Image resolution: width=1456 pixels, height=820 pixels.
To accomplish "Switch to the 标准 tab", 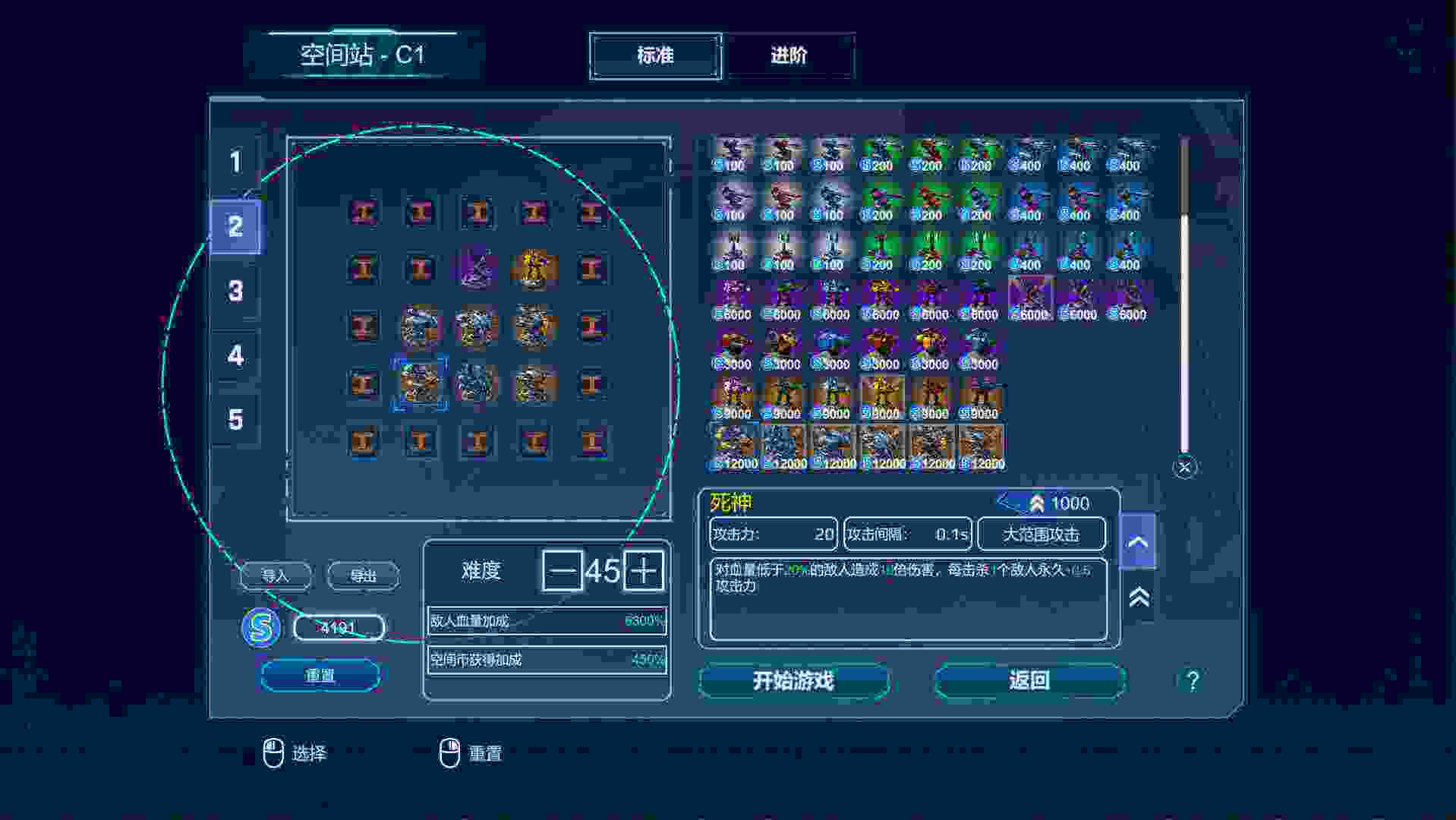I will [655, 55].
